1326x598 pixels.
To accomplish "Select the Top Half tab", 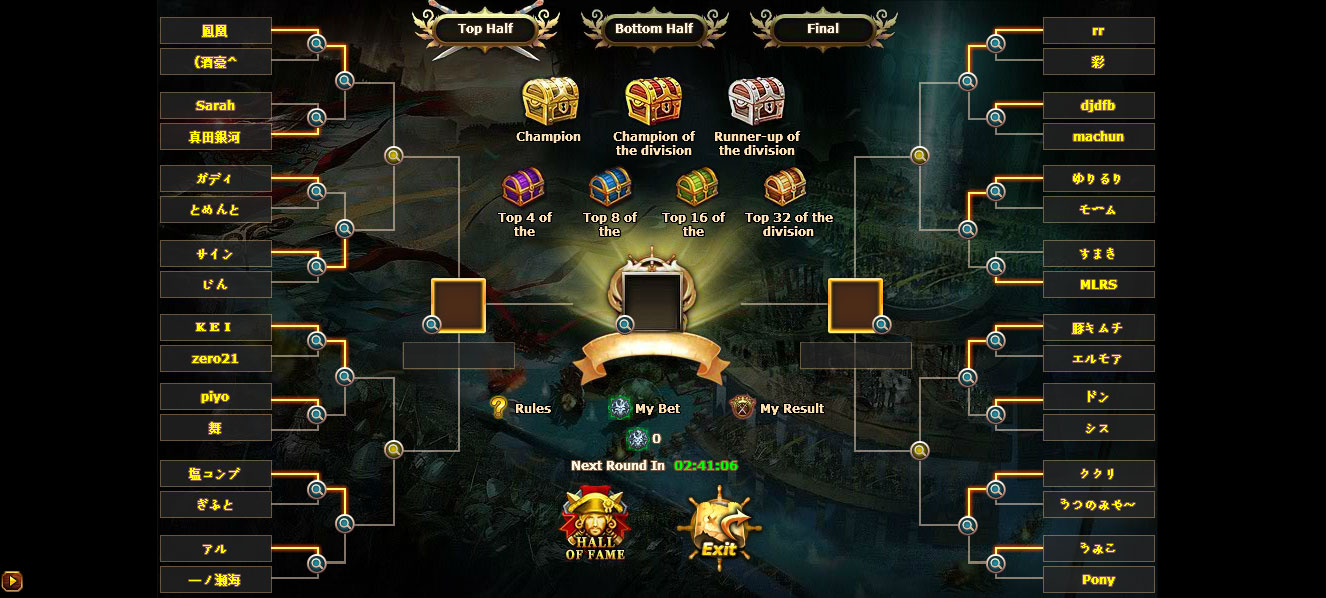I will pos(485,29).
